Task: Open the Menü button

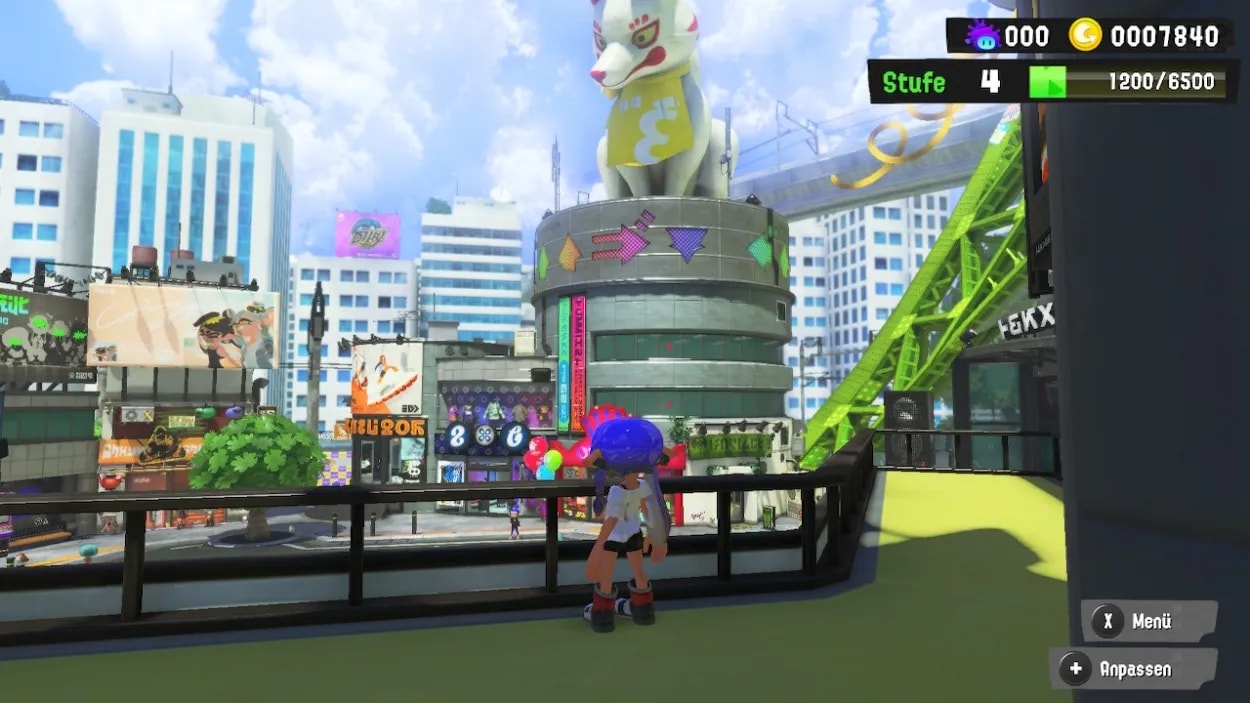Action: point(1148,621)
